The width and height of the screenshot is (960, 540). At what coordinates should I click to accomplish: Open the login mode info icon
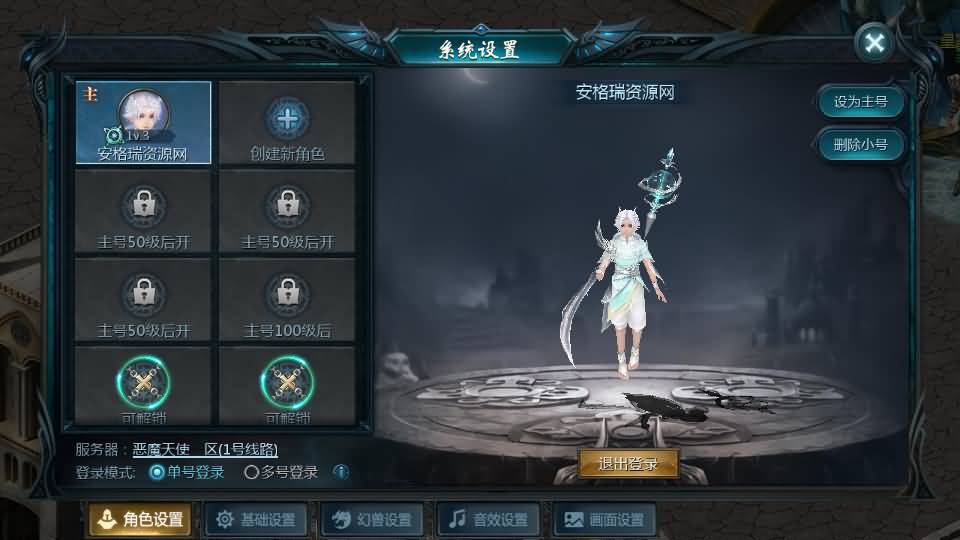pos(341,472)
